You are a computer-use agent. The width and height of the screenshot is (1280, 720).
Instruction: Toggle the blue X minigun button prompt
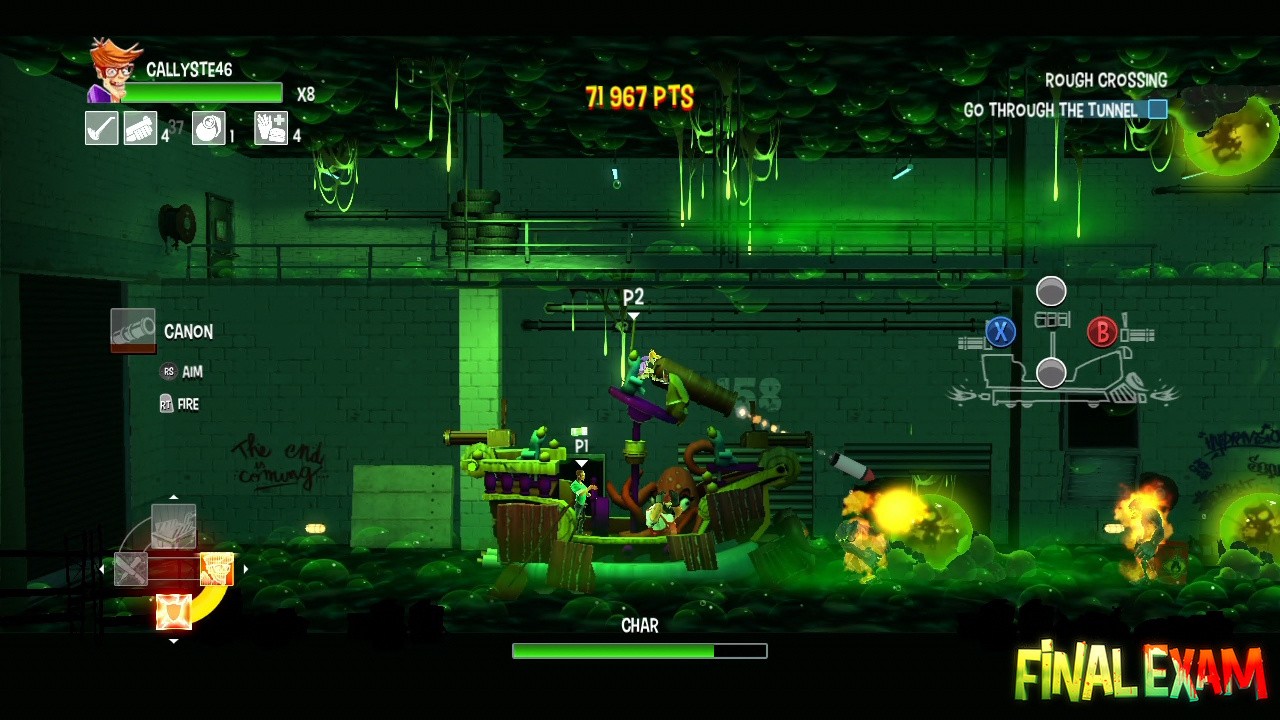coord(1001,333)
